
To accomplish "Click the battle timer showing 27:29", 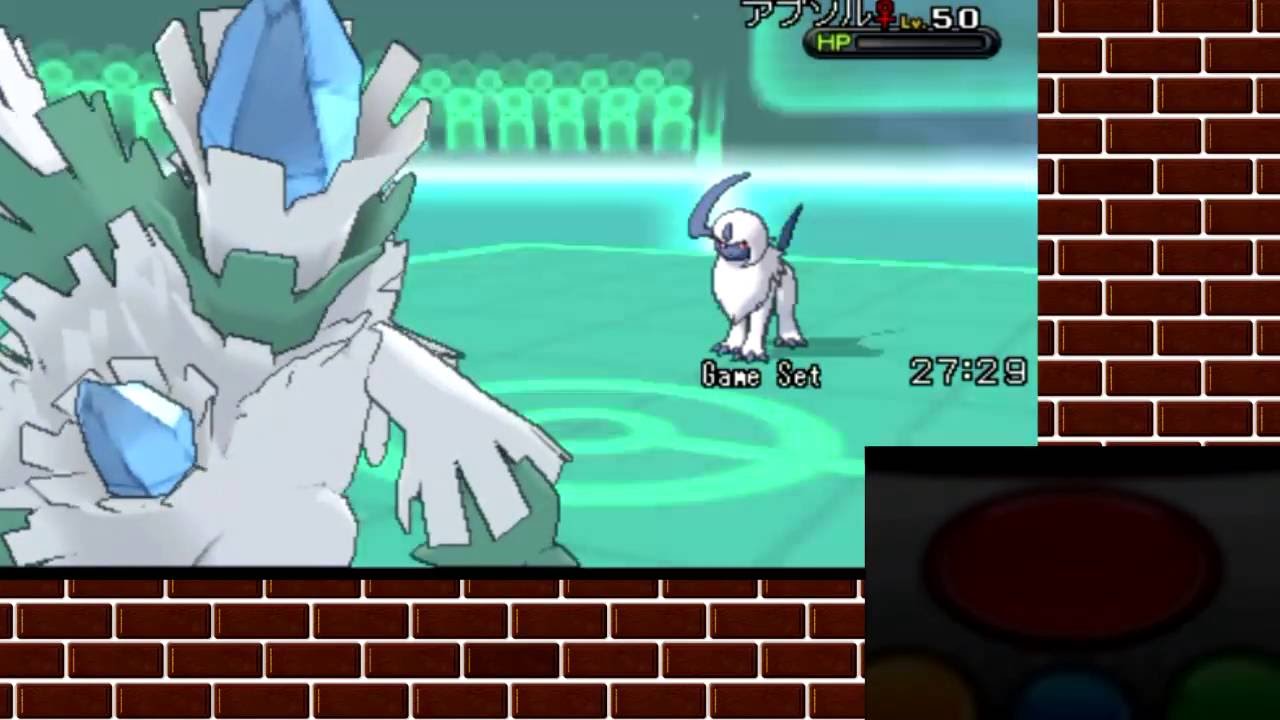I will pyautogui.click(x=968, y=370).
